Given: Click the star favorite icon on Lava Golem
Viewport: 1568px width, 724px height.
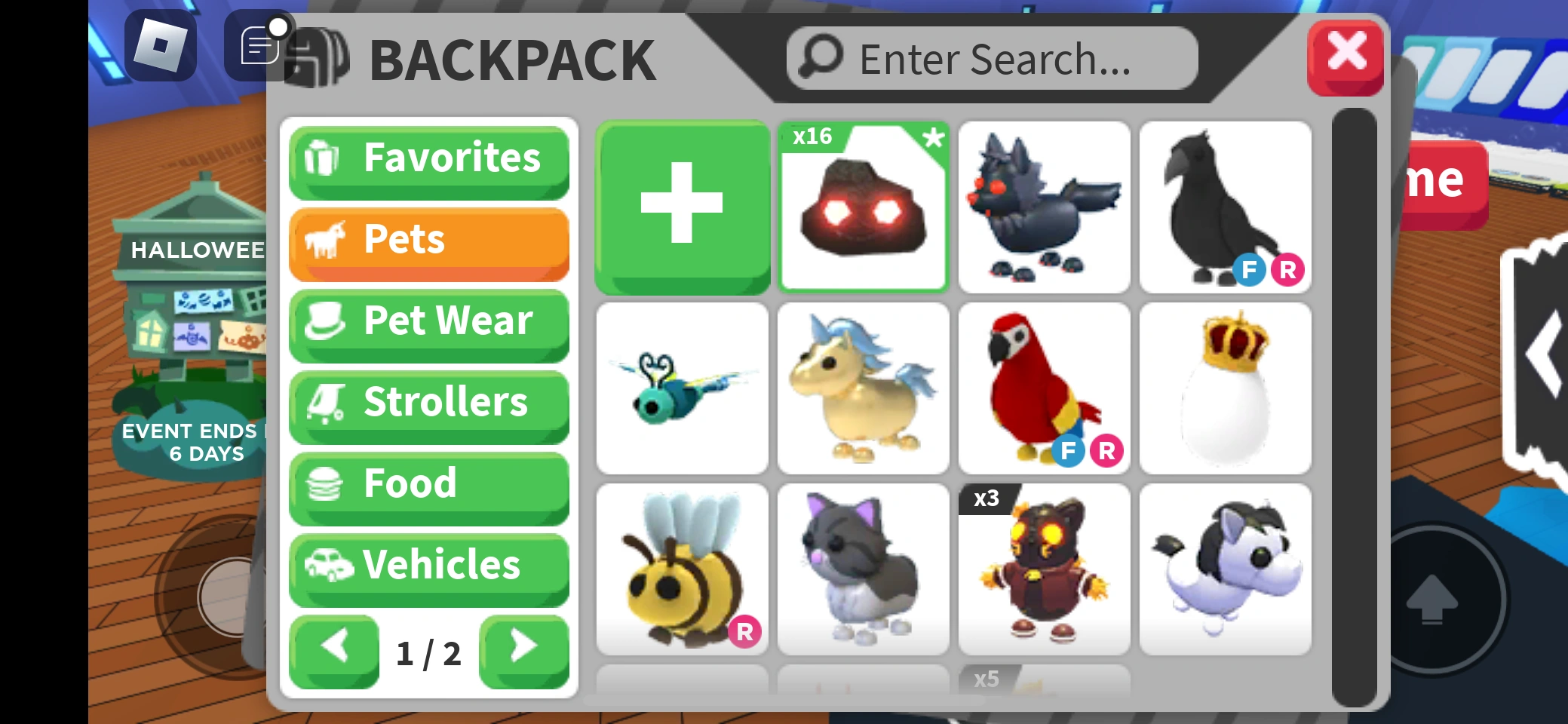Looking at the screenshot, I should (934, 139).
